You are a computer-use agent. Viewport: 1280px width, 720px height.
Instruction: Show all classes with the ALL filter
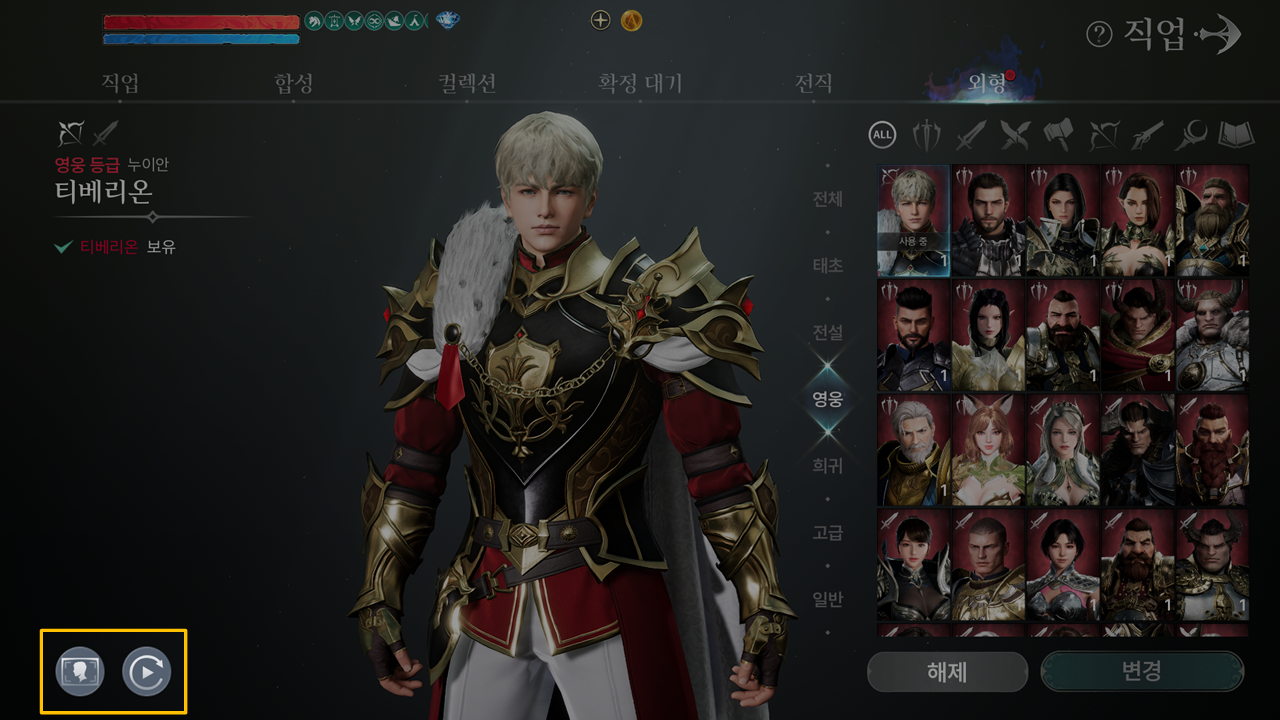point(883,134)
